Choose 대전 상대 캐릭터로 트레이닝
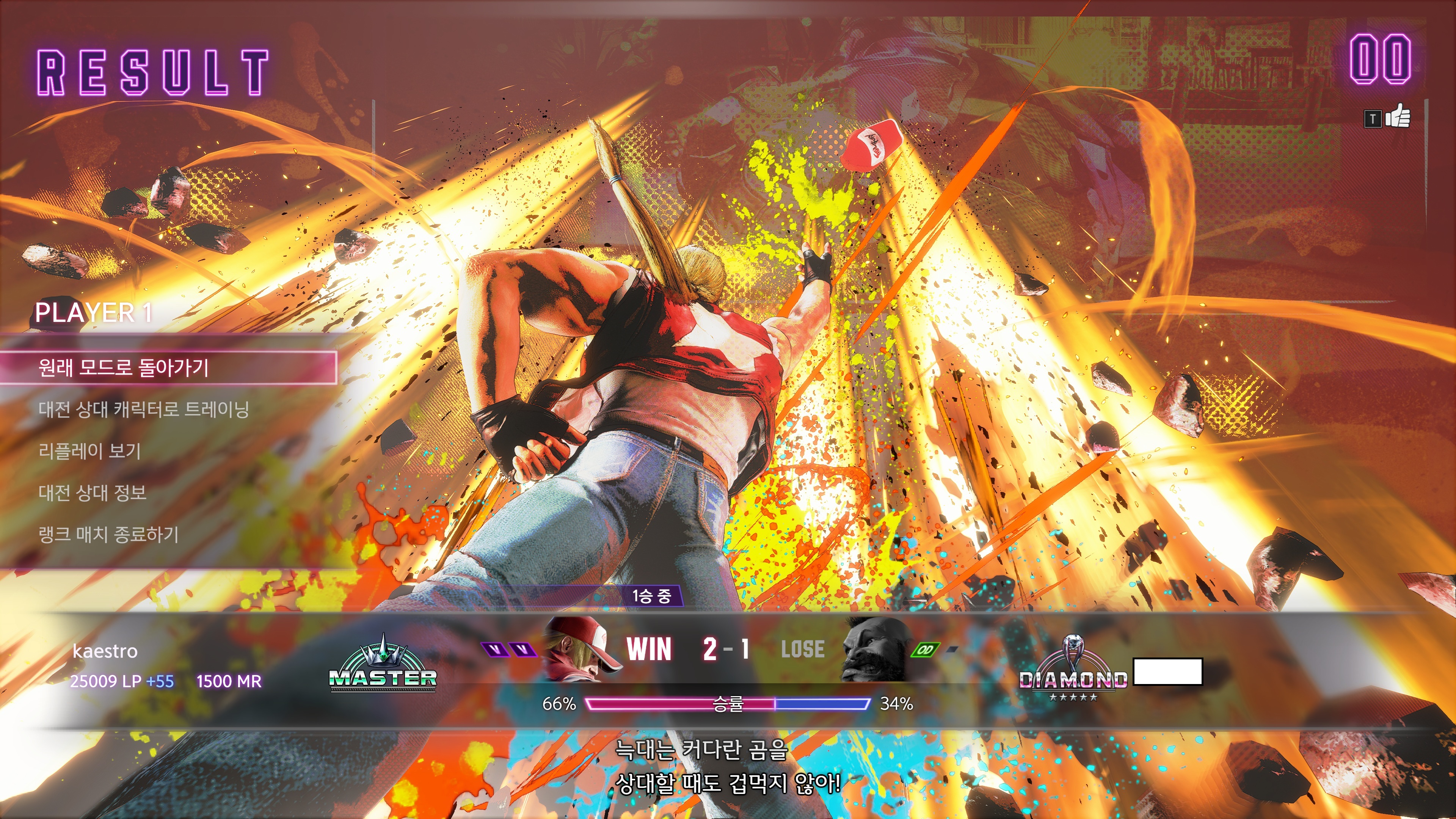Screen dimensions: 1456x819 coord(144,409)
